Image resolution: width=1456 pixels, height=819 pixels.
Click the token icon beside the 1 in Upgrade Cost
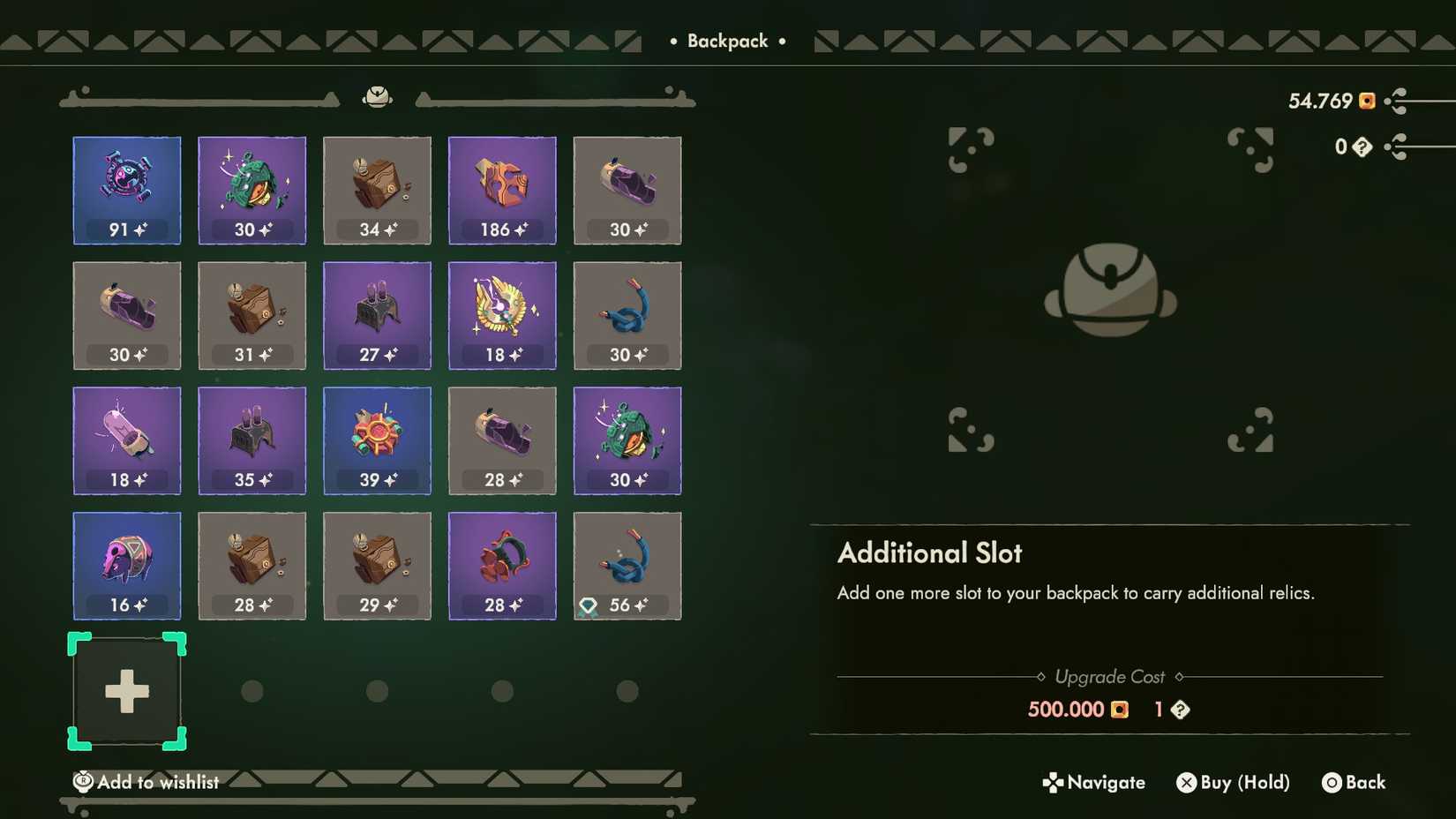tap(1179, 710)
